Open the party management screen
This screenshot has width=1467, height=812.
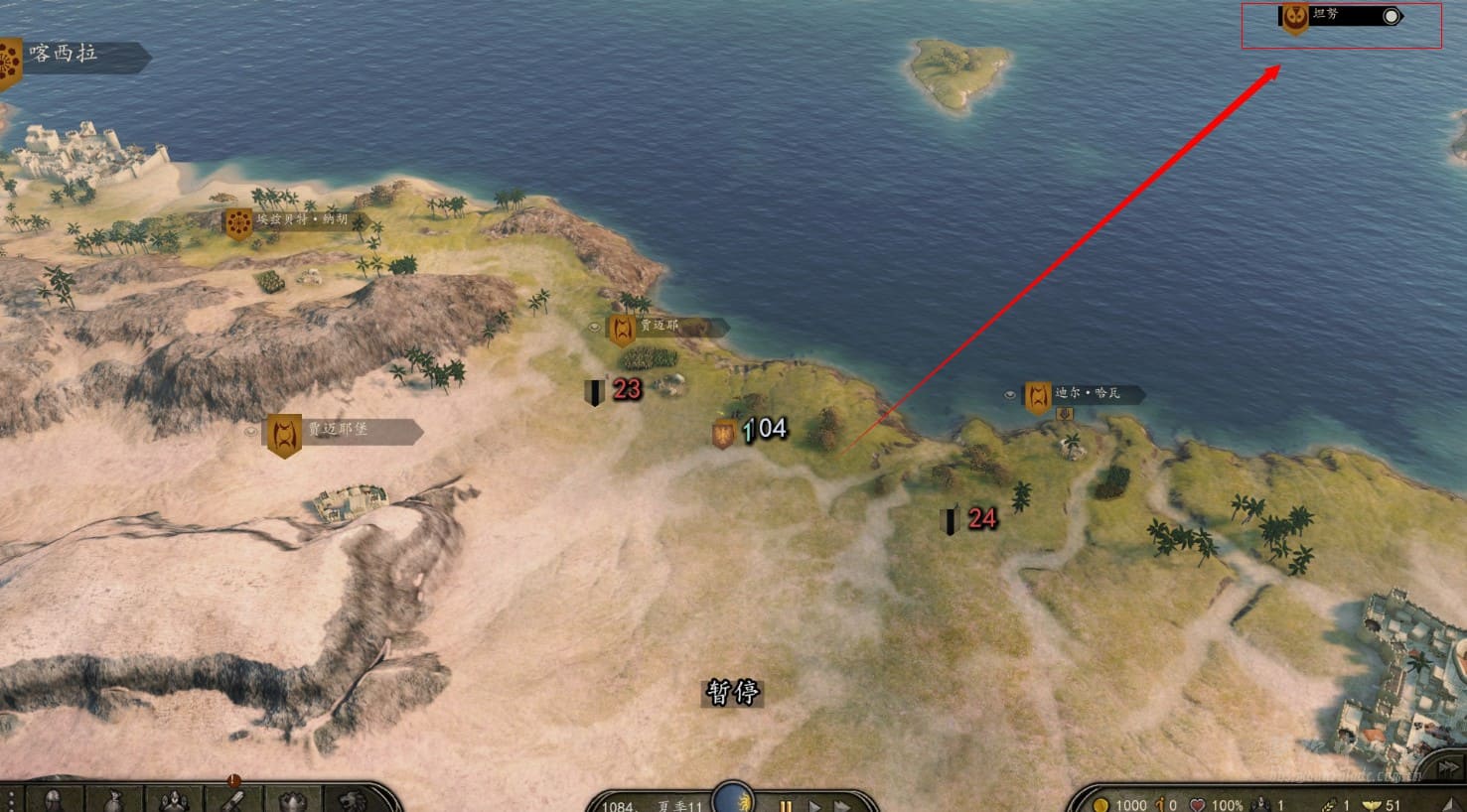[174, 800]
